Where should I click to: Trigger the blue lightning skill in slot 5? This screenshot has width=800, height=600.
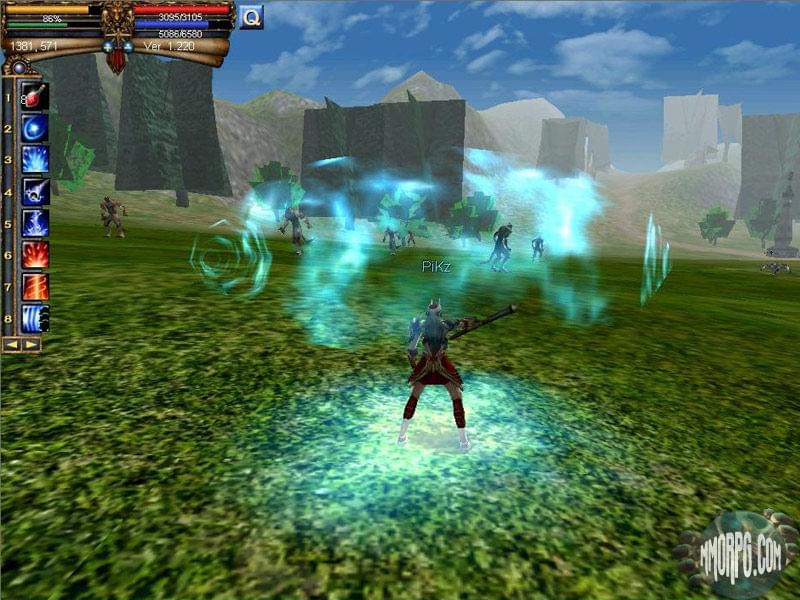(x=34, y=223)
